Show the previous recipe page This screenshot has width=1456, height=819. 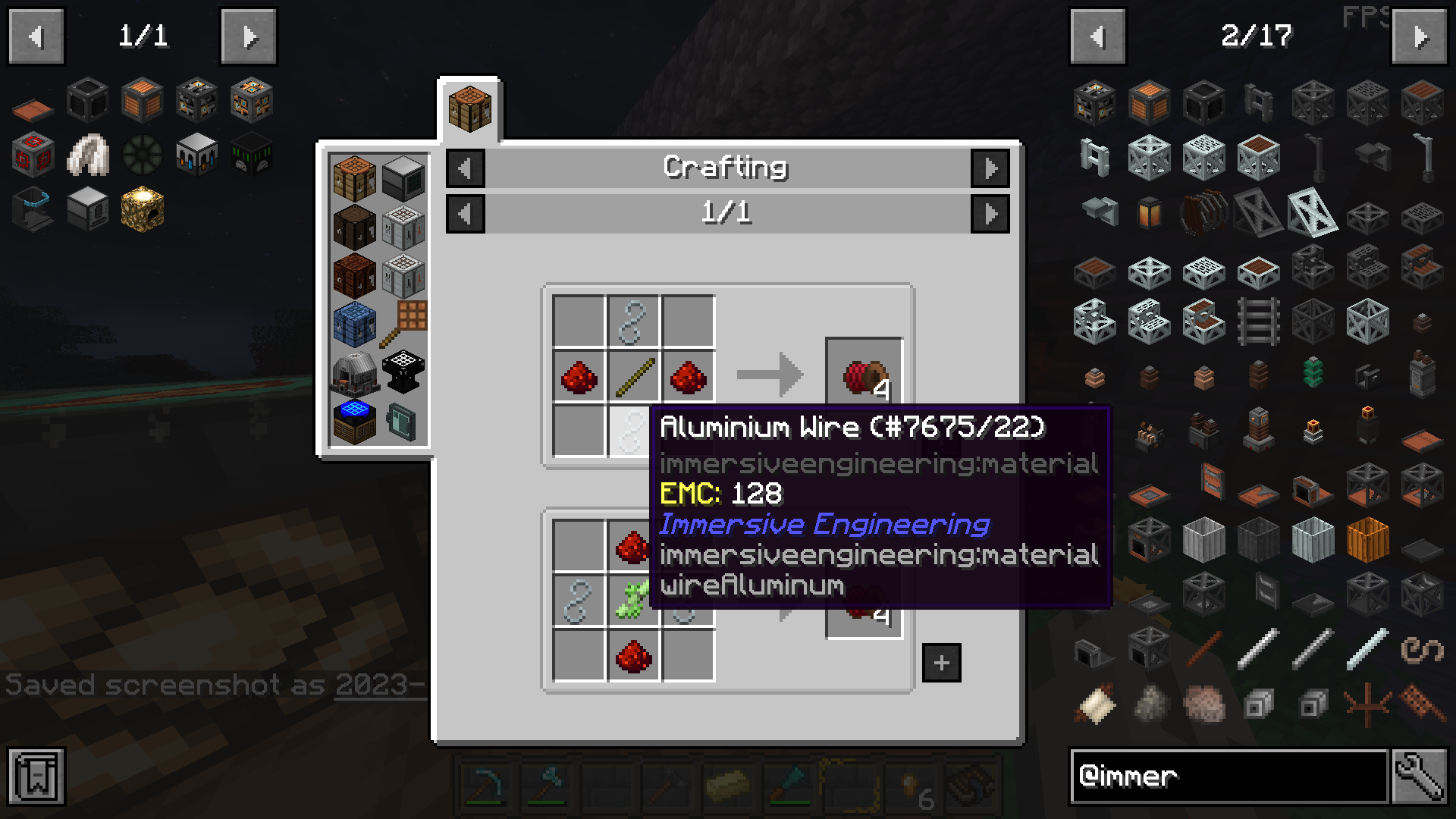coord(465,214)
